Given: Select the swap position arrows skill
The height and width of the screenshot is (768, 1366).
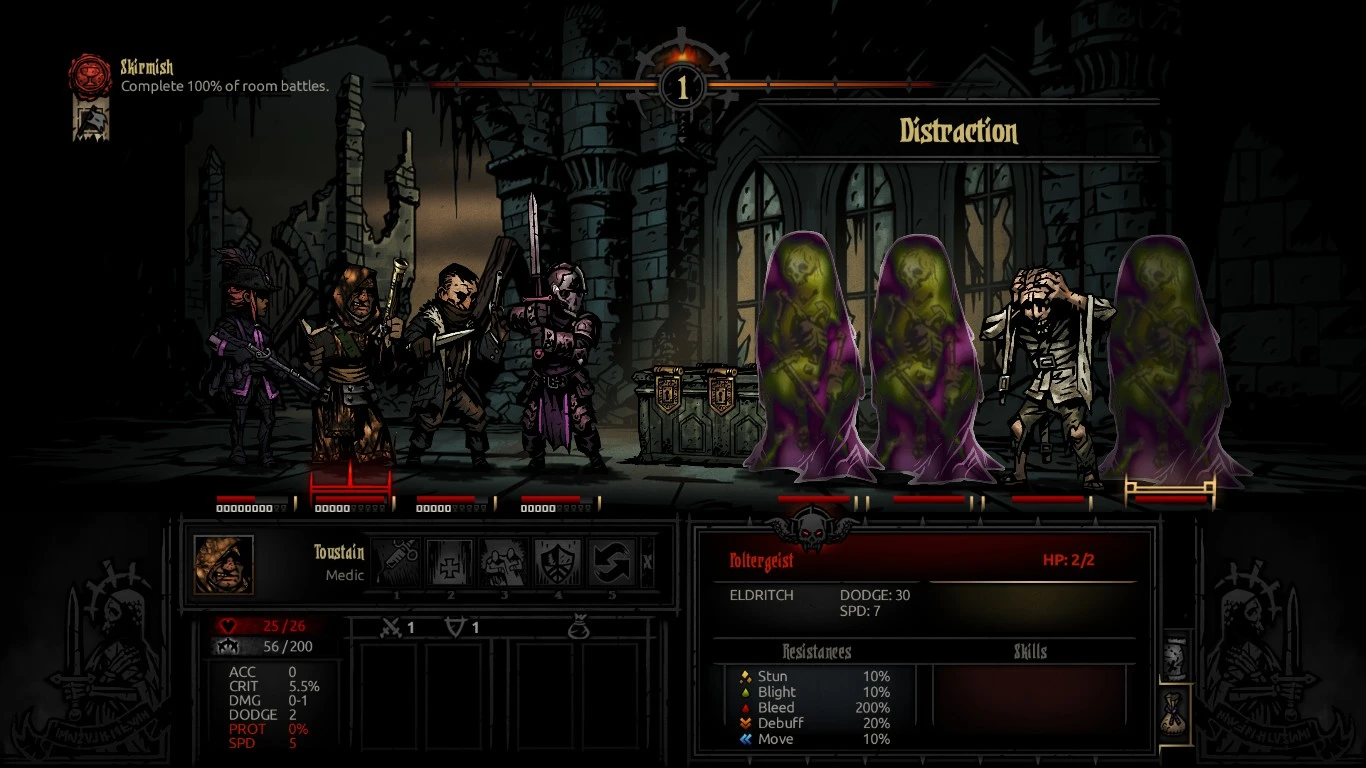Looking at the screenshot, I should coord(612,564).
